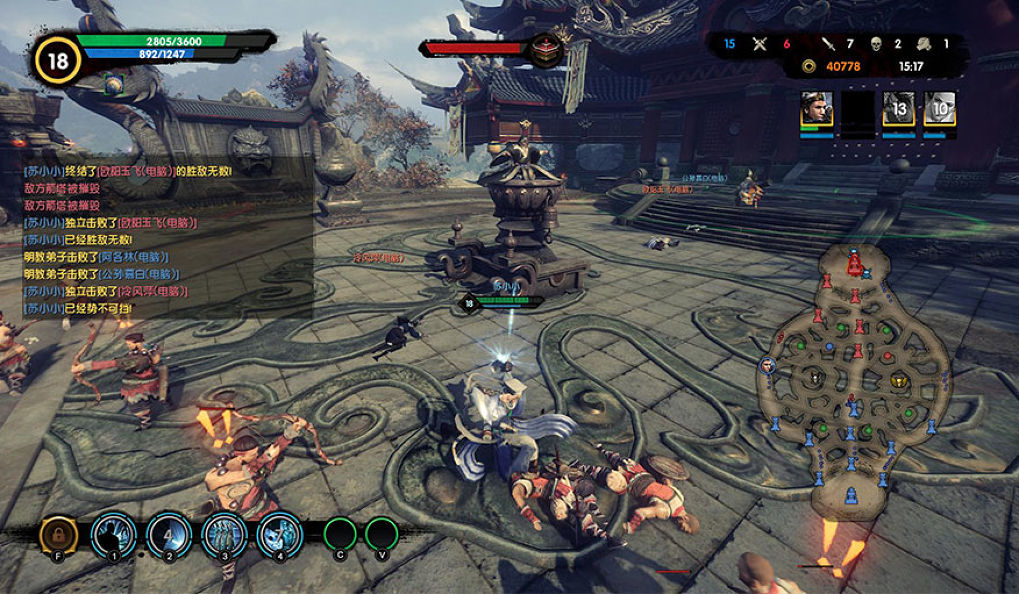
Task: Use the ability in slot 1
Action: click(113, 535)
